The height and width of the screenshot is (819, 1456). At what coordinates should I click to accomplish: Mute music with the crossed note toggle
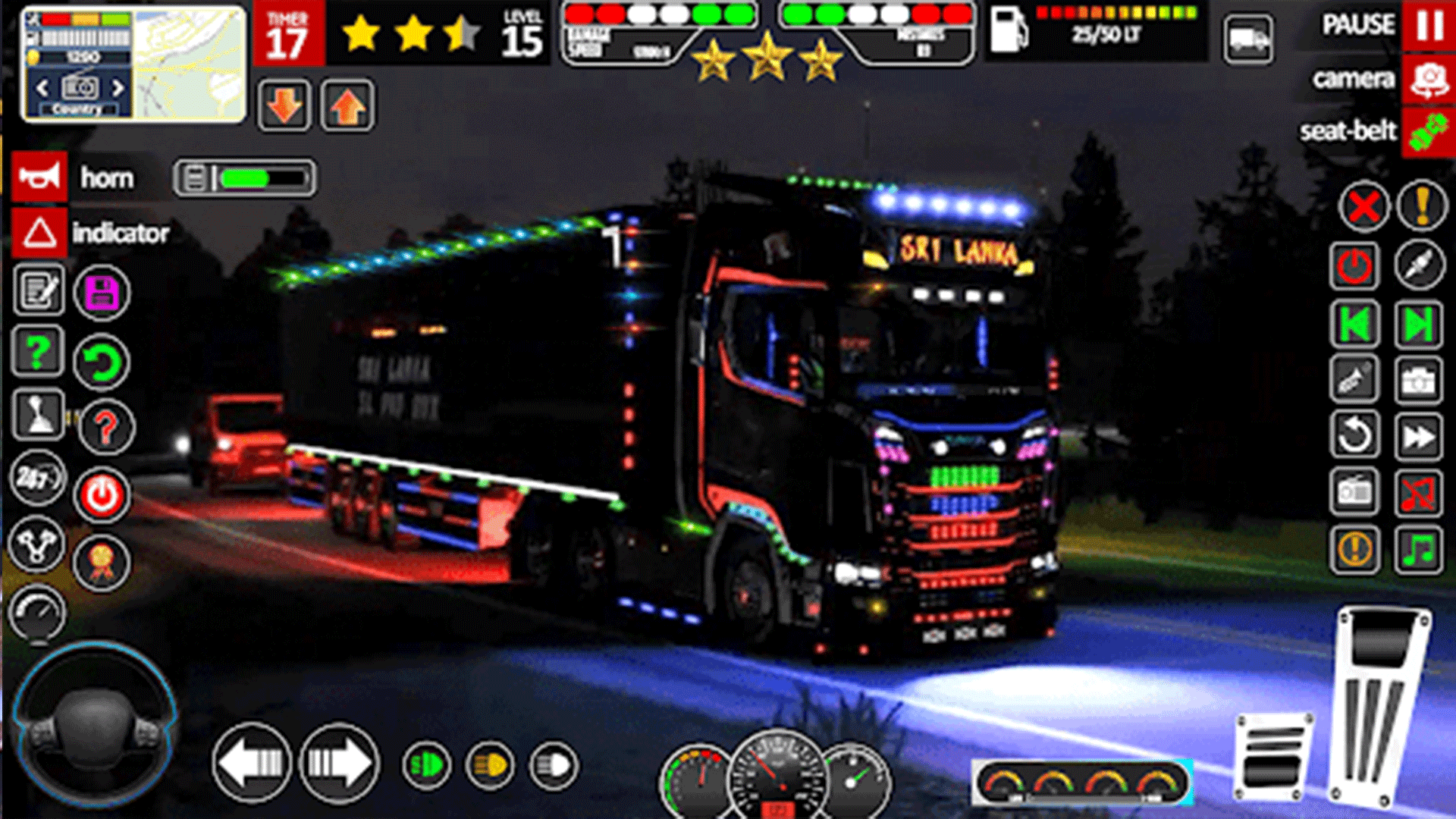[1420, 491]
